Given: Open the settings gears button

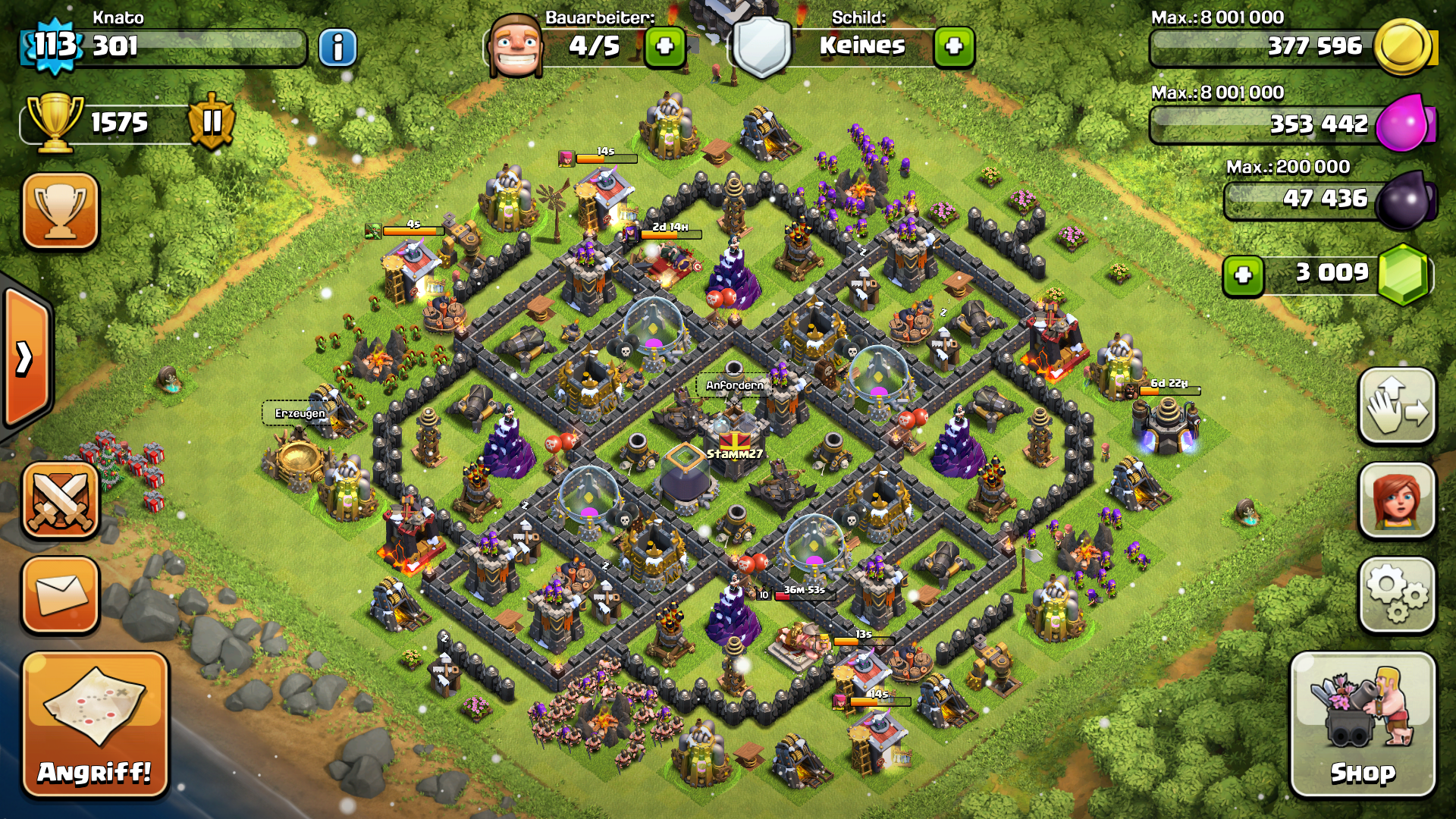Looking at the screenshot, I should click(x=1397, y=595).
